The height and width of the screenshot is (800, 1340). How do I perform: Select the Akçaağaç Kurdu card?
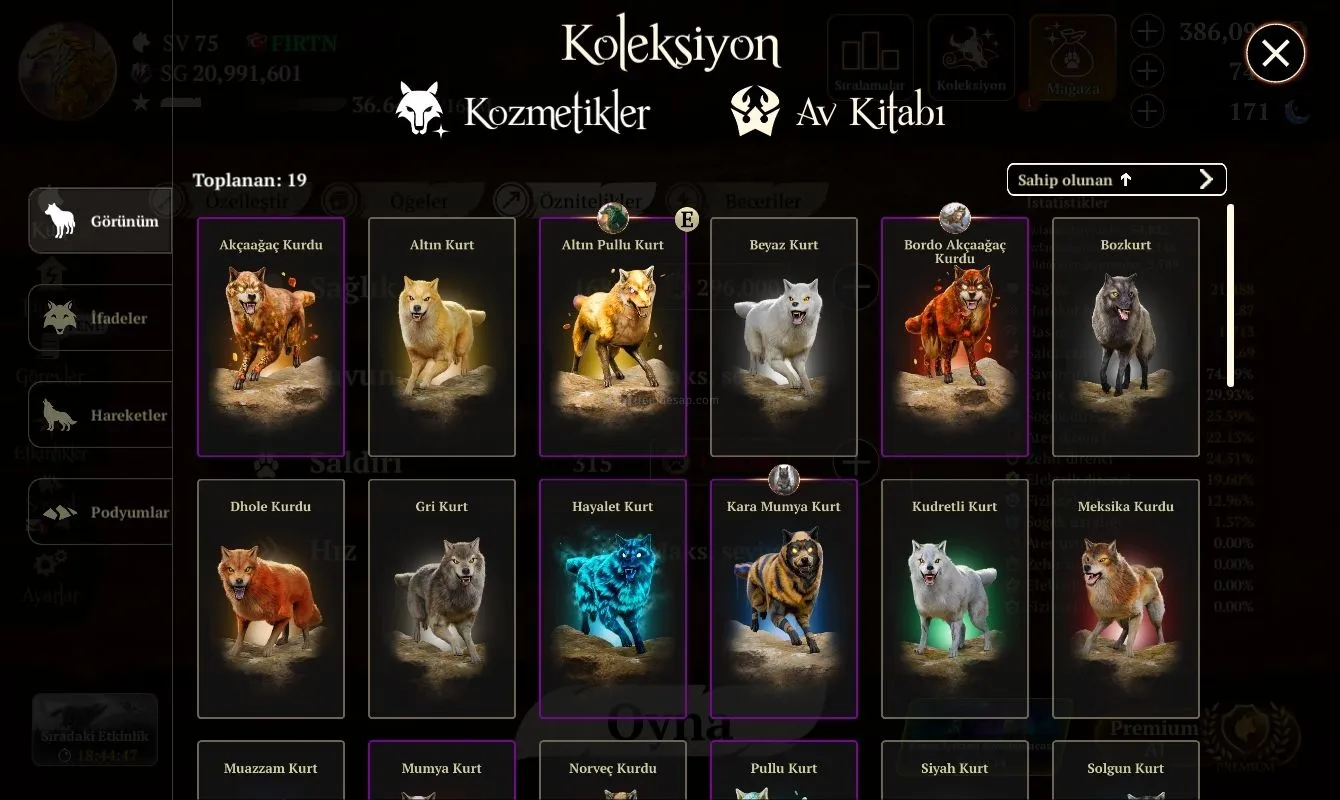271,337
